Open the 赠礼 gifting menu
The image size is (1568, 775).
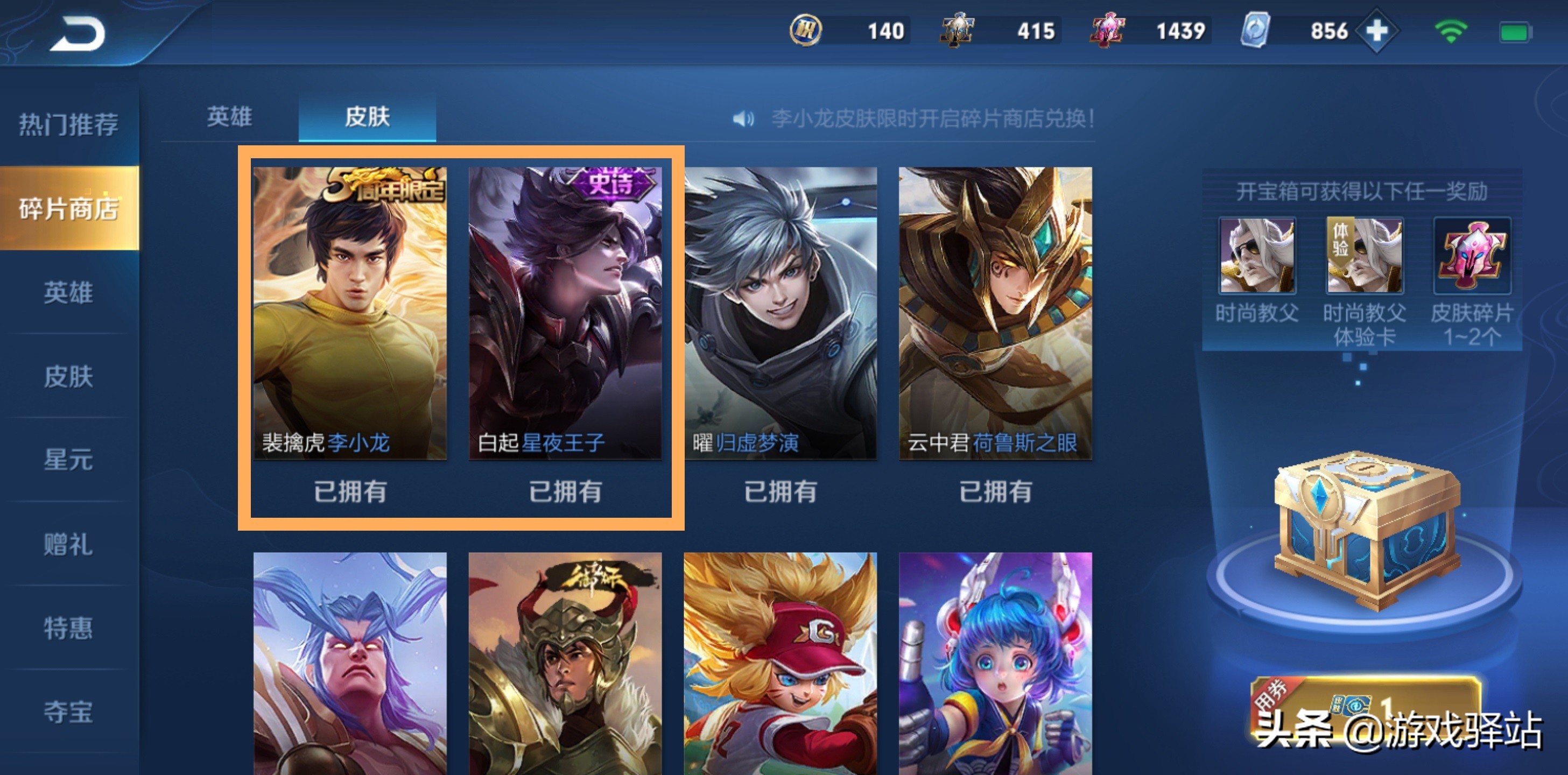(69, 544)
